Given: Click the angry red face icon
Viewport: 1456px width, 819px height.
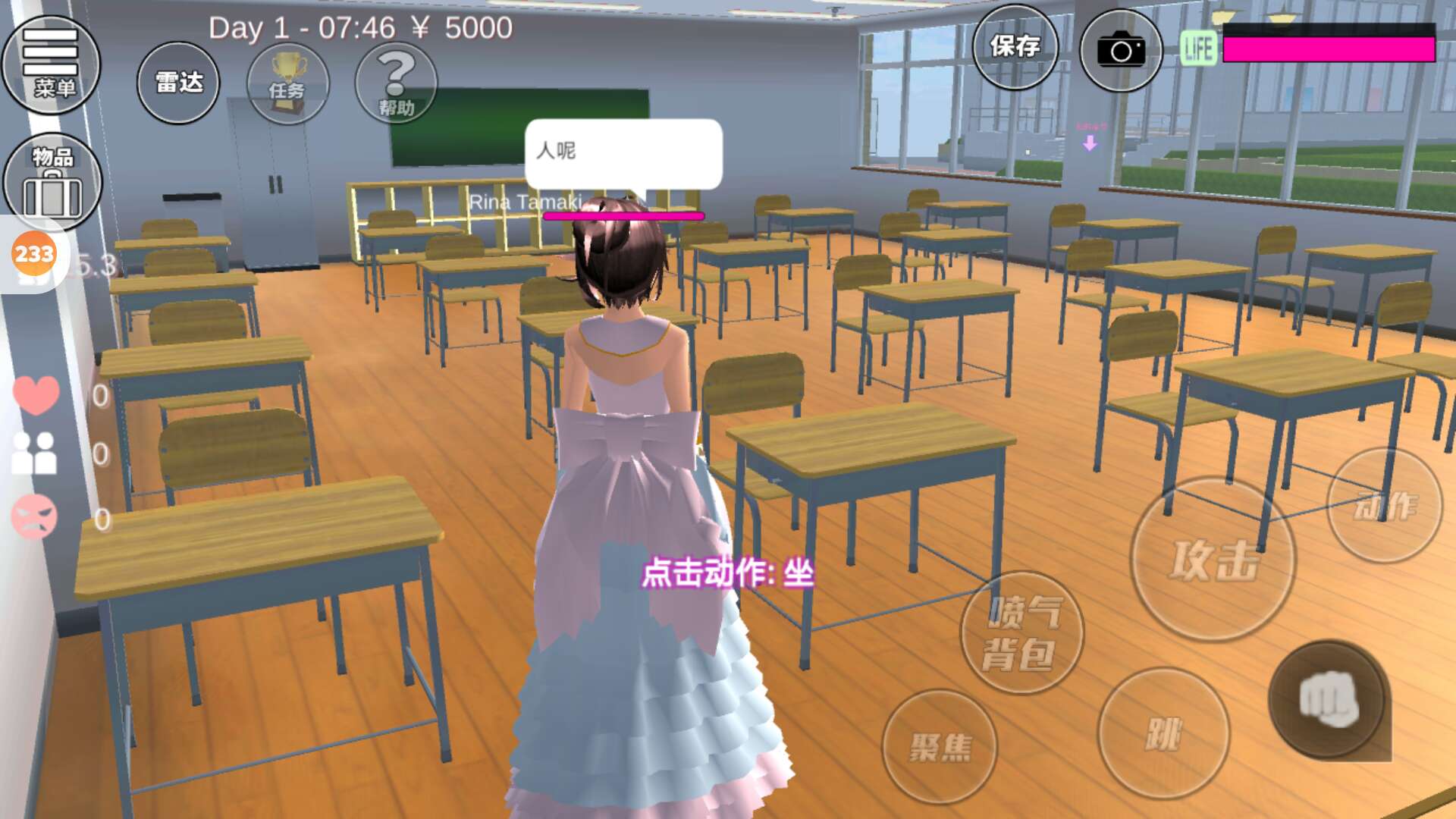Looking at the screenshot, I should tap(34, 517).
